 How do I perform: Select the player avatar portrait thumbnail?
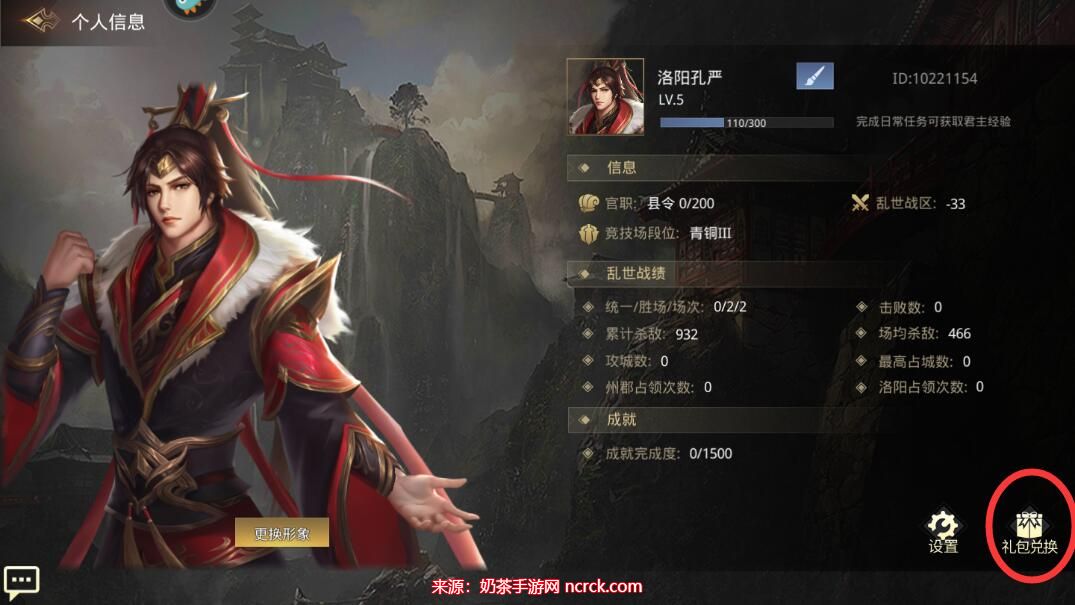[x=605, y=97]
